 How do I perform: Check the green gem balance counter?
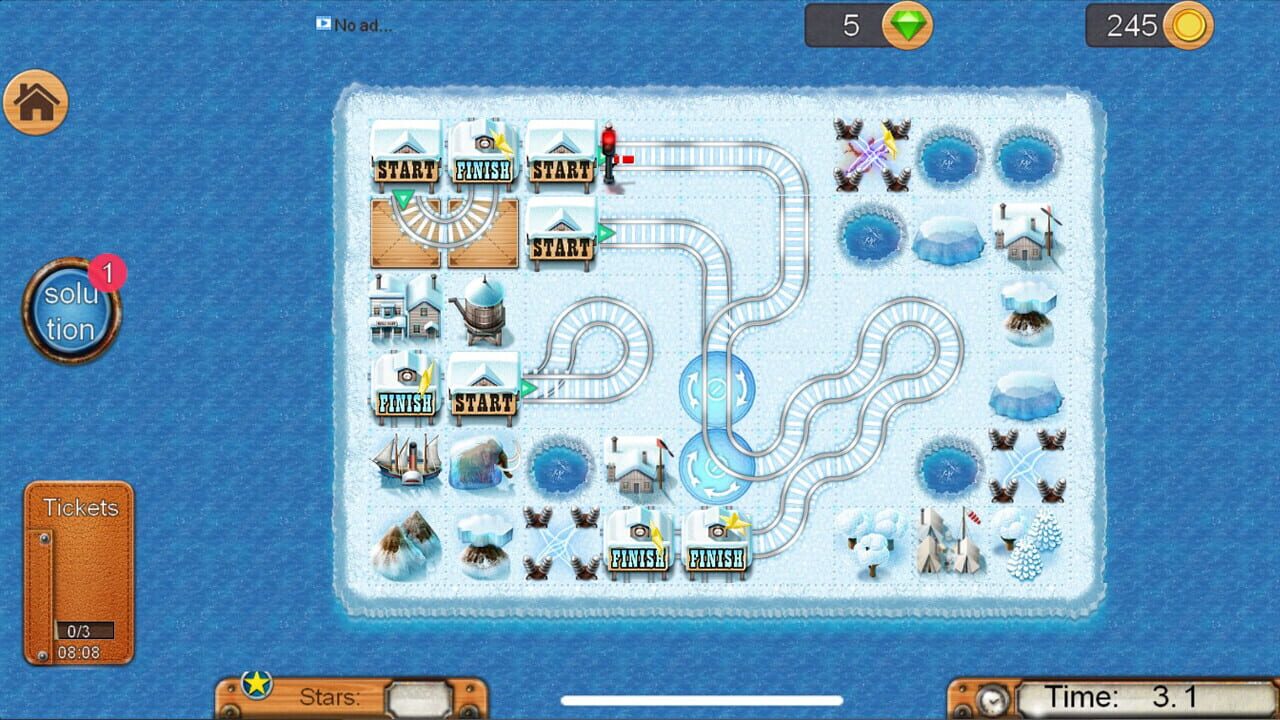tap(865, 25)
